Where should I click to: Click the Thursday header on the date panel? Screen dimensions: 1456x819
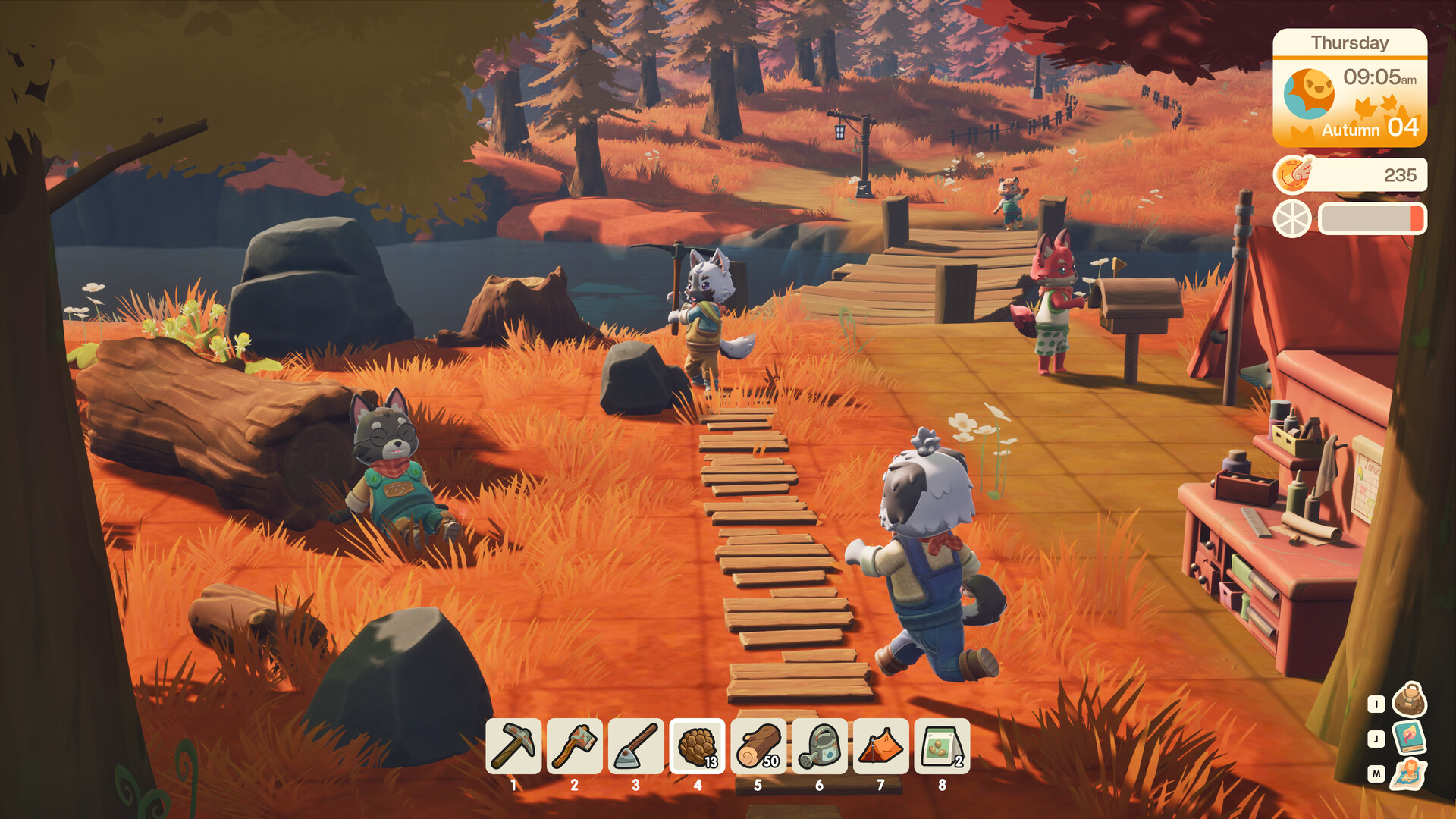pyautogui.click(x=1350, y=43)
